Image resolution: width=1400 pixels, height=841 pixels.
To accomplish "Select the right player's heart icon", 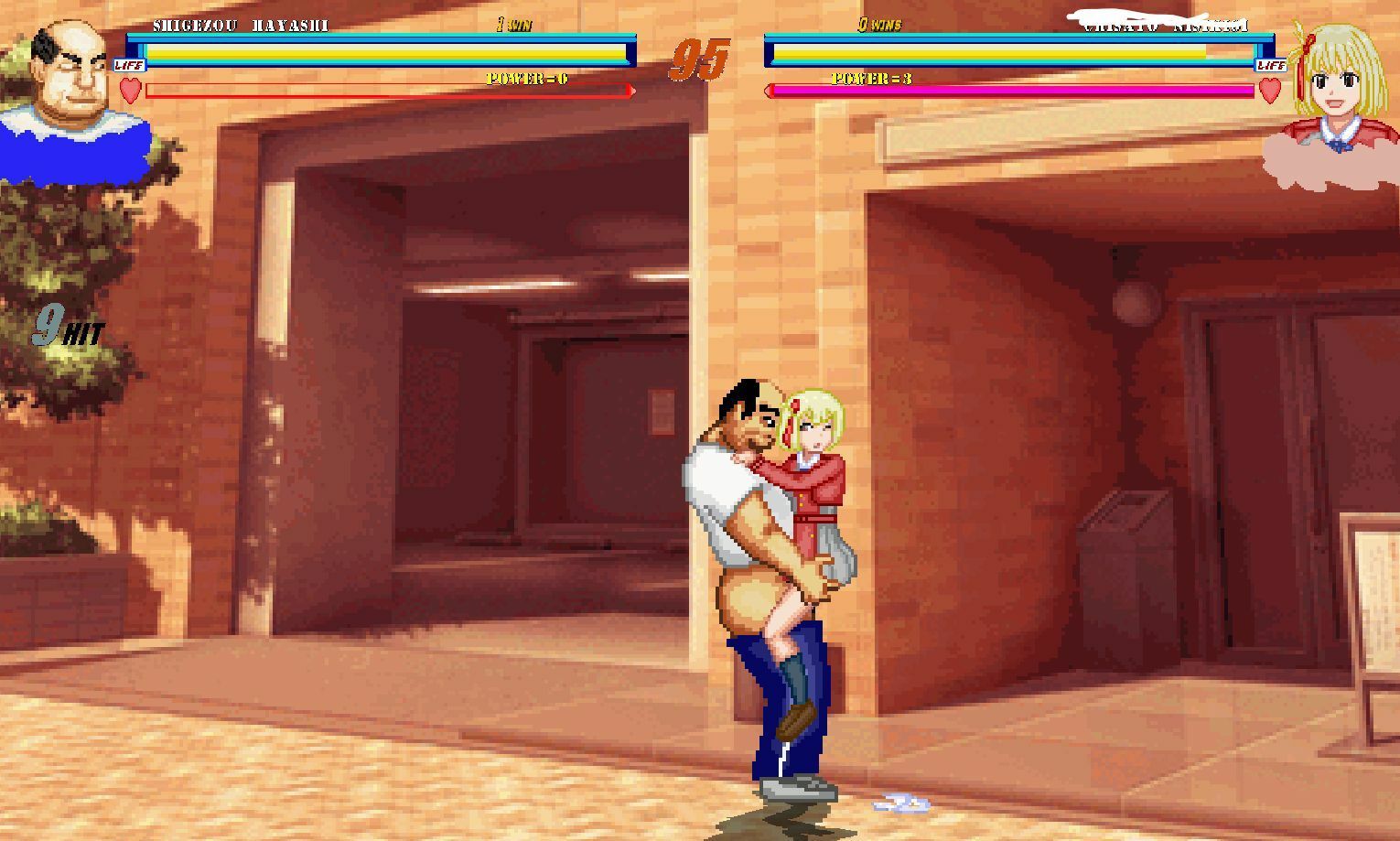I will 1269,92.
